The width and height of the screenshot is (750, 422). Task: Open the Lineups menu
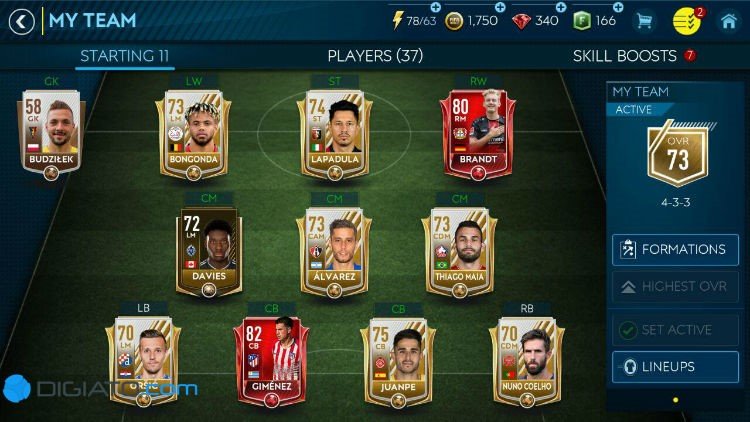coord(675,367)
